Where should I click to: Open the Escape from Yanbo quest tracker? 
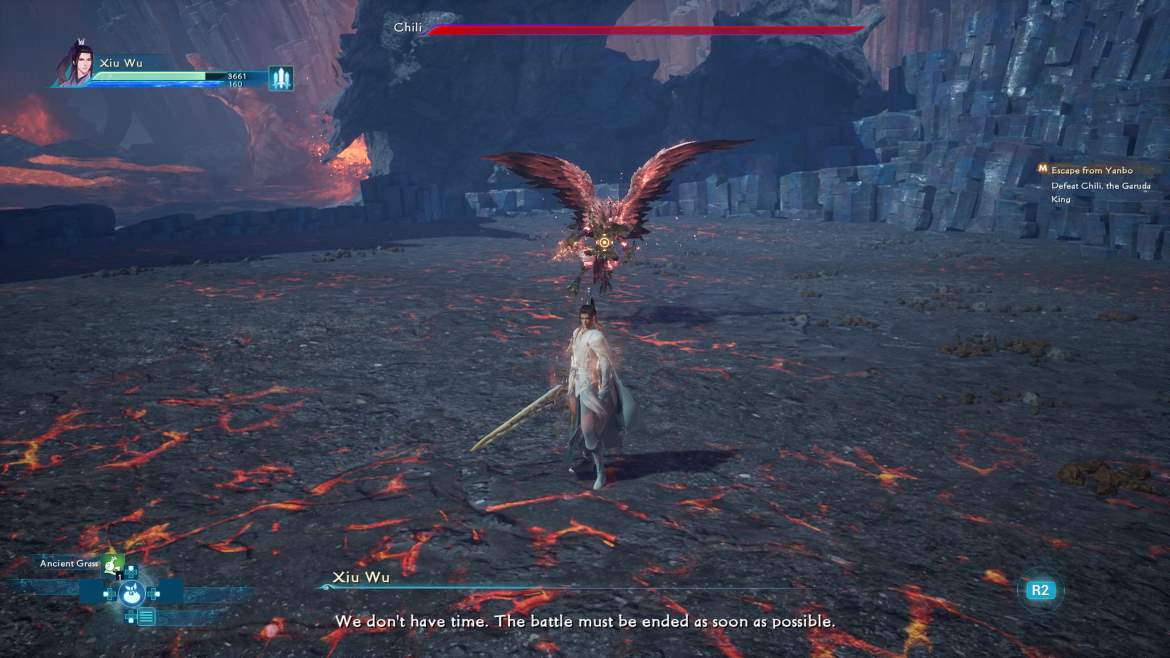[x=1091, y=170]
